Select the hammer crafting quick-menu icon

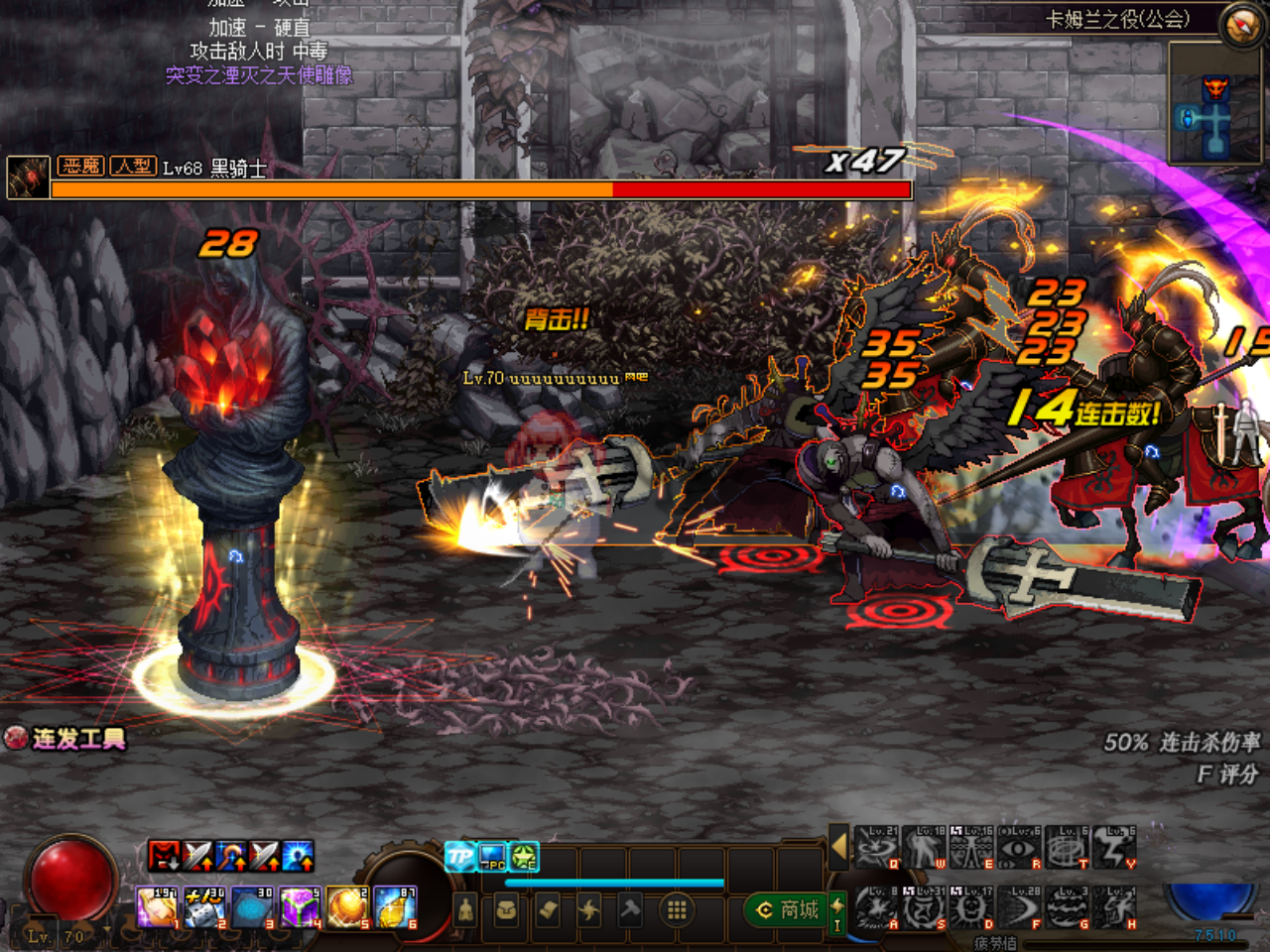(x=627, y=909)
